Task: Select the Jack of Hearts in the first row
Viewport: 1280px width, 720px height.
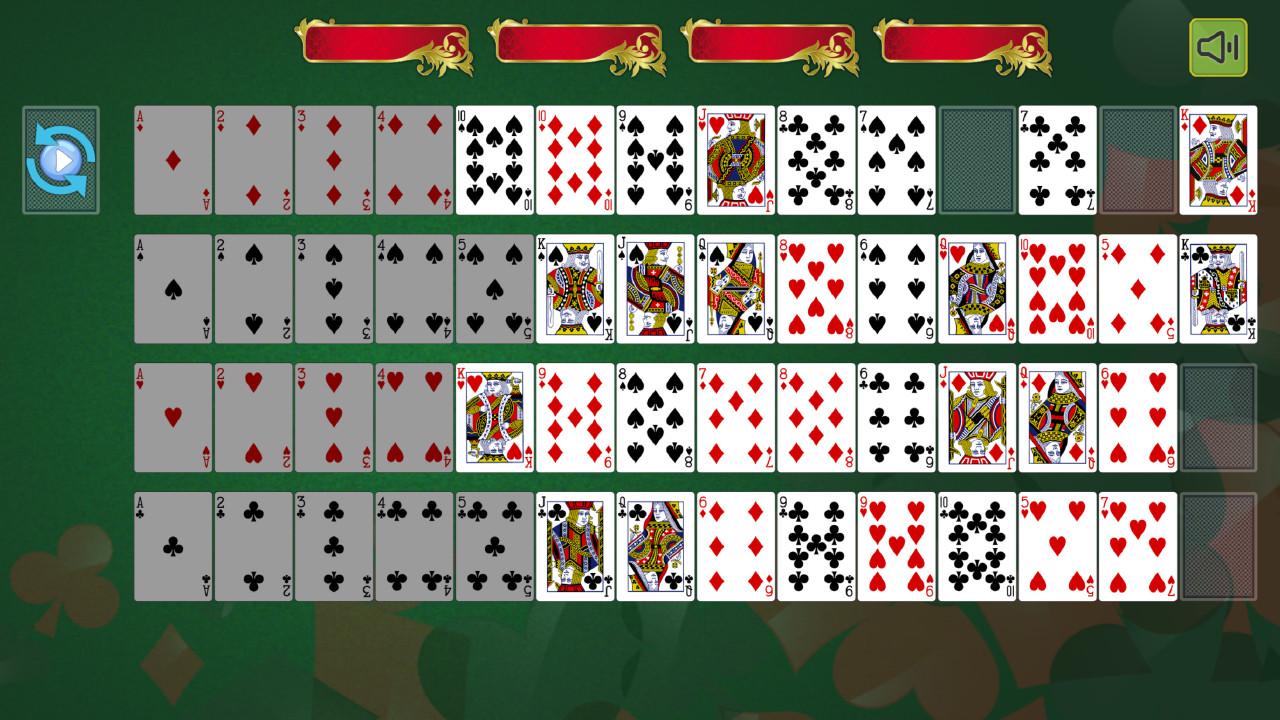Action: [x=735, y=159]
